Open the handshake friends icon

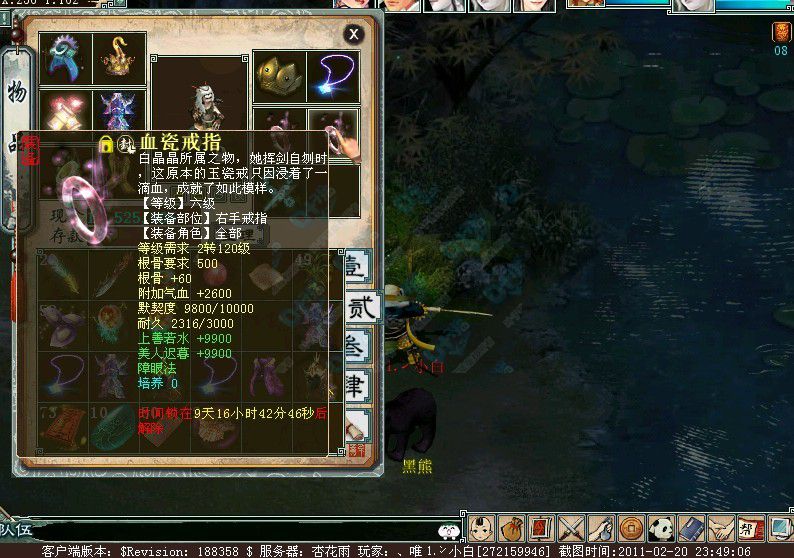click(720, 527)
